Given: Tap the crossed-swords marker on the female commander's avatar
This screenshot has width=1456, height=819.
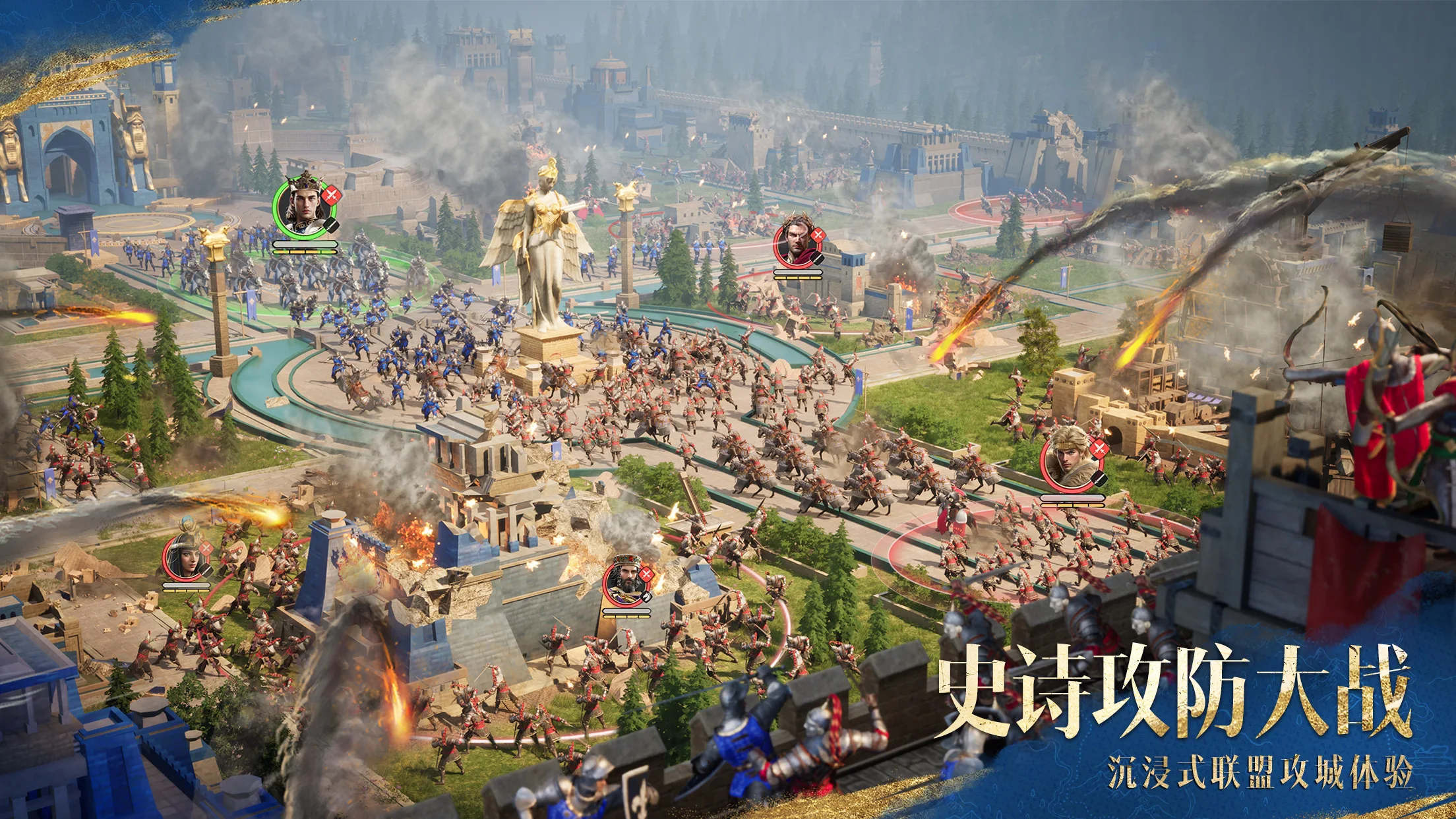Looking at the screenshot, I should (206, 548).
